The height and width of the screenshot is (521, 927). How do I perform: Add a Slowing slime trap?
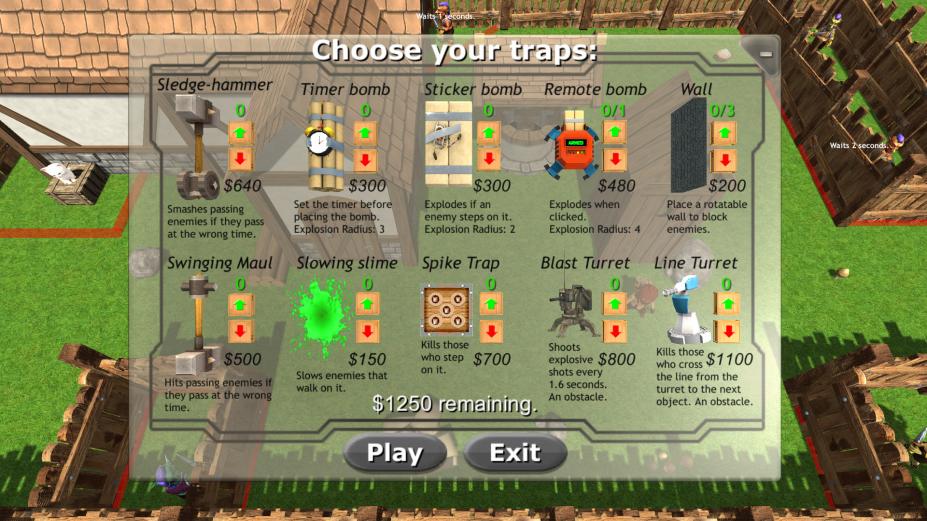click(x=367, y=305)
